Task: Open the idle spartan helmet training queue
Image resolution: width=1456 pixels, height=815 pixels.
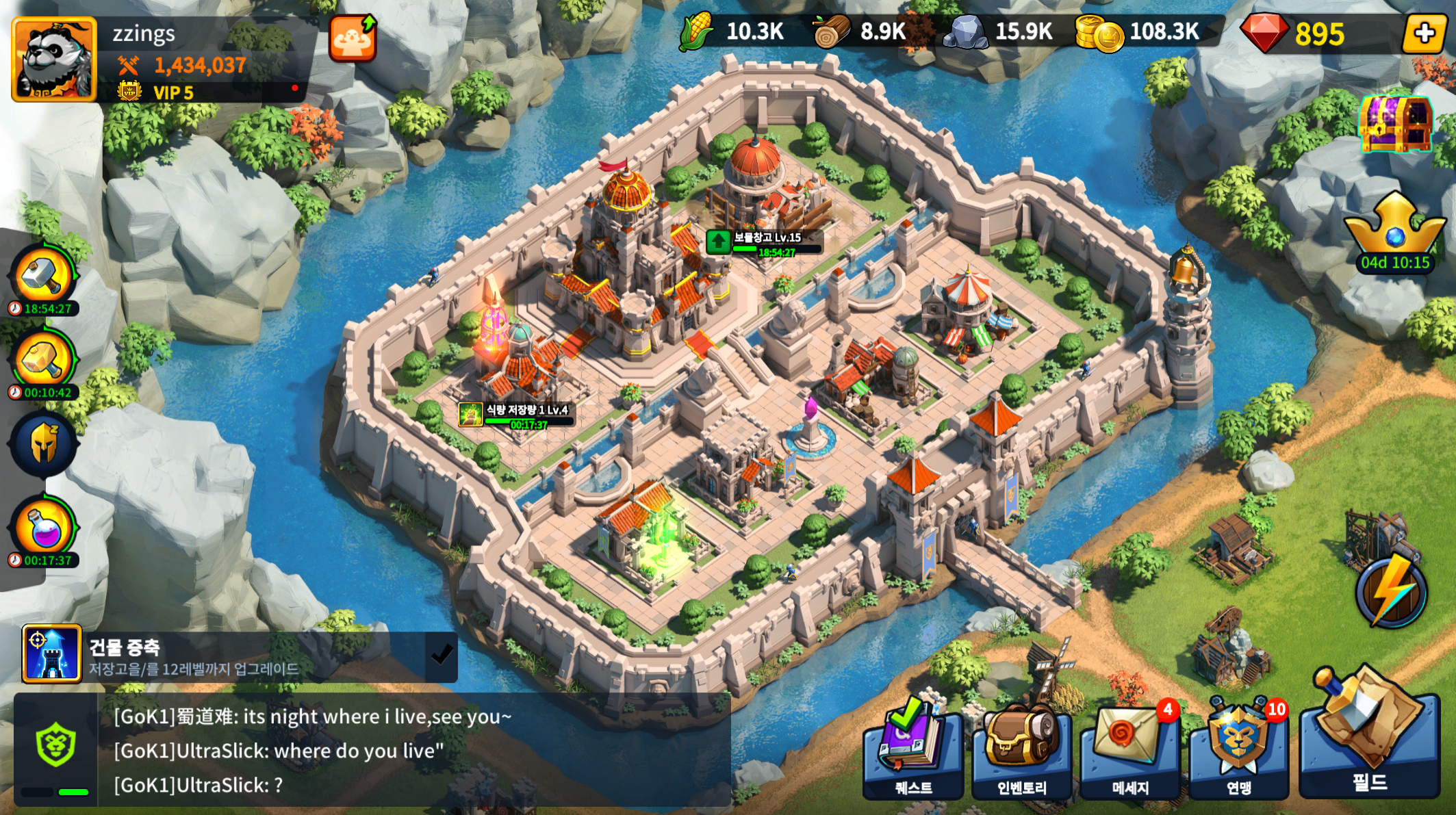Action: click(x=44, y=445)
